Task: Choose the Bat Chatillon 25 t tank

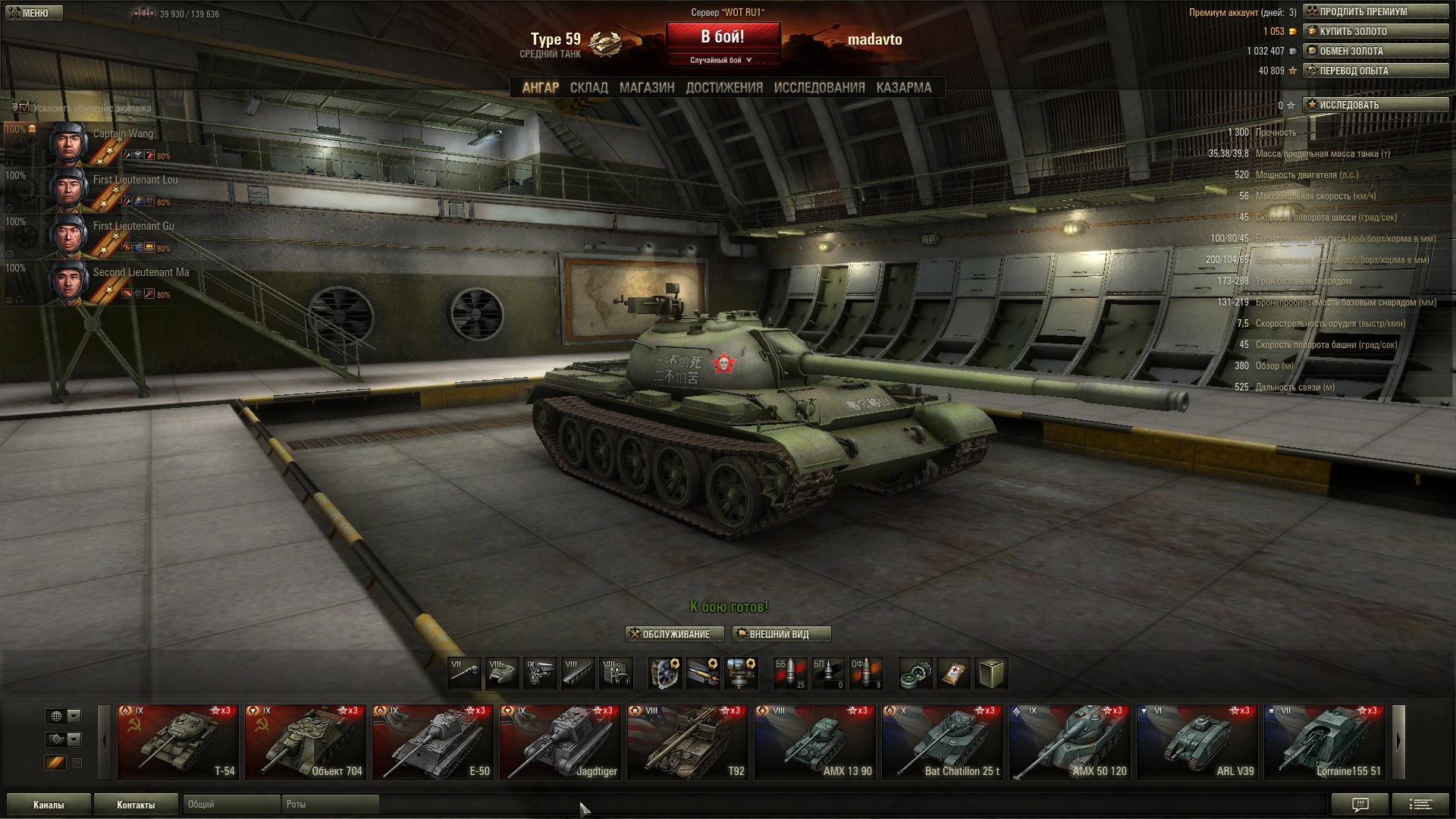Action: point(943,742)
